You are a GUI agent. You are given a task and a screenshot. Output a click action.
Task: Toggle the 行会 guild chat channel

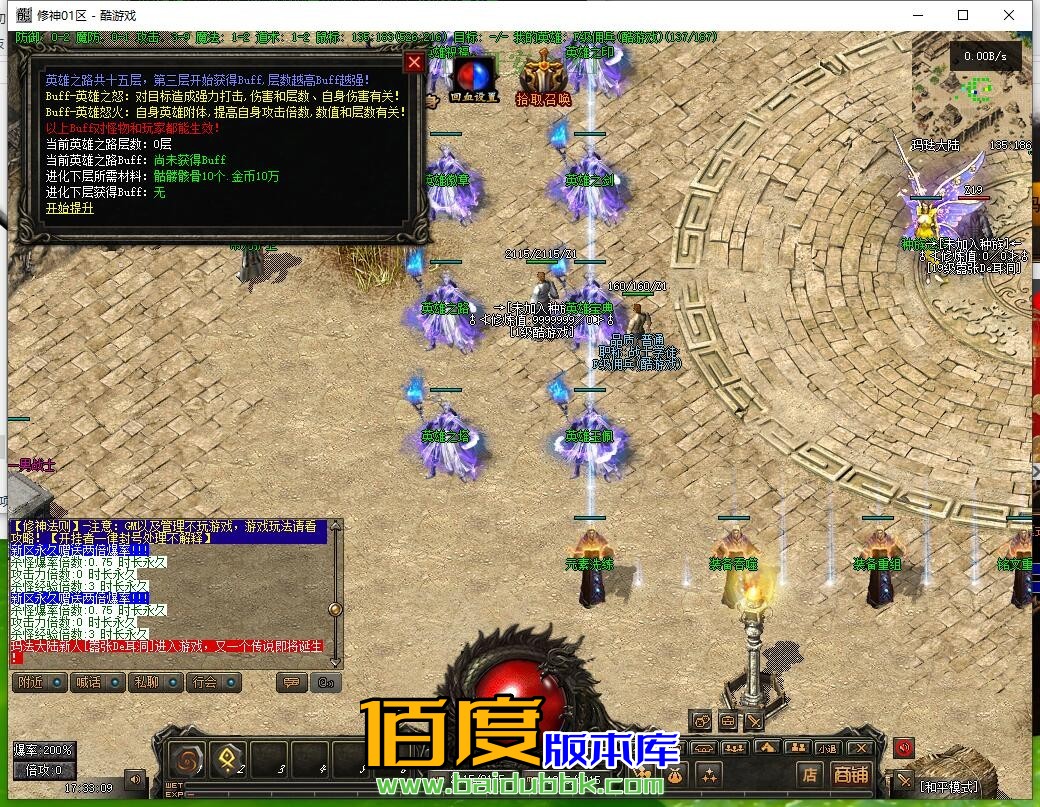click(x=209, y=683)
